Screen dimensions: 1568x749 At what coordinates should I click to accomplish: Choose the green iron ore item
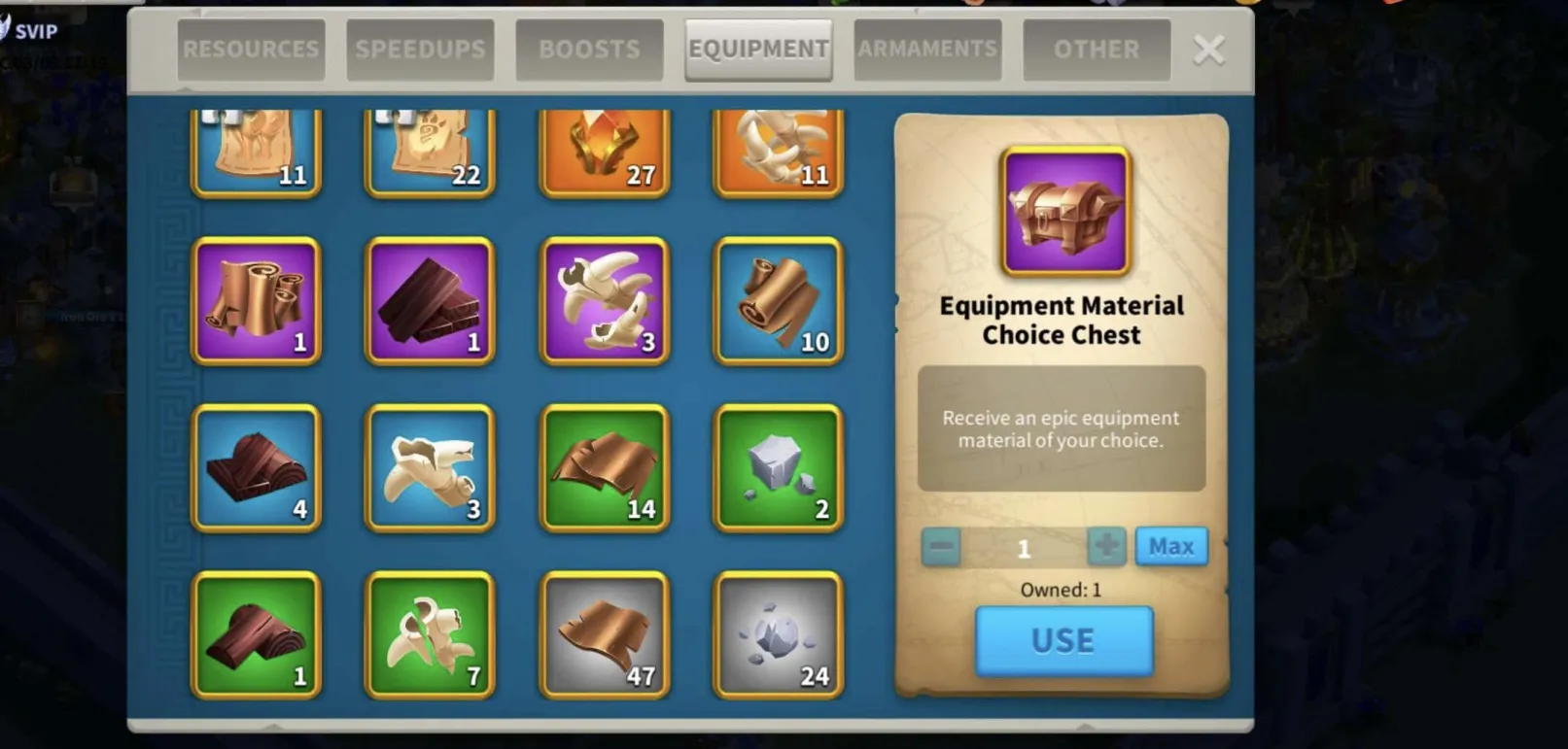click(778, 468)
